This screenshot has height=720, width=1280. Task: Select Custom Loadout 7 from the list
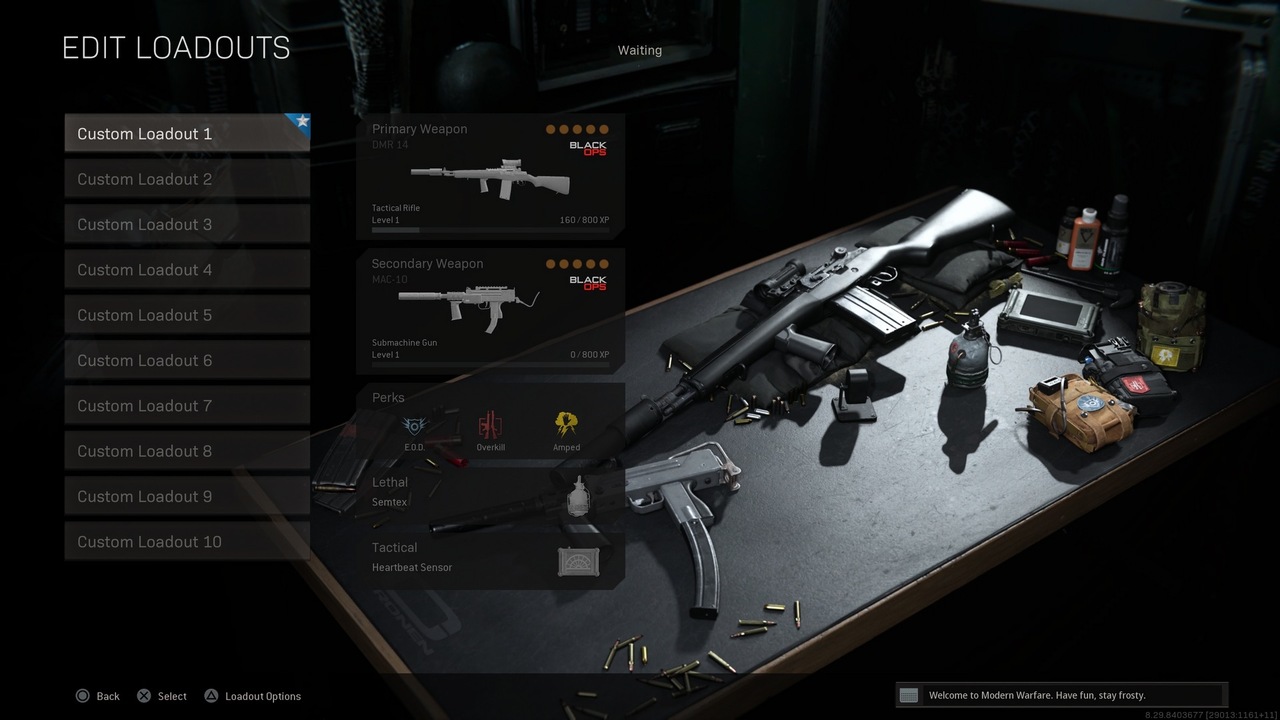186,405
